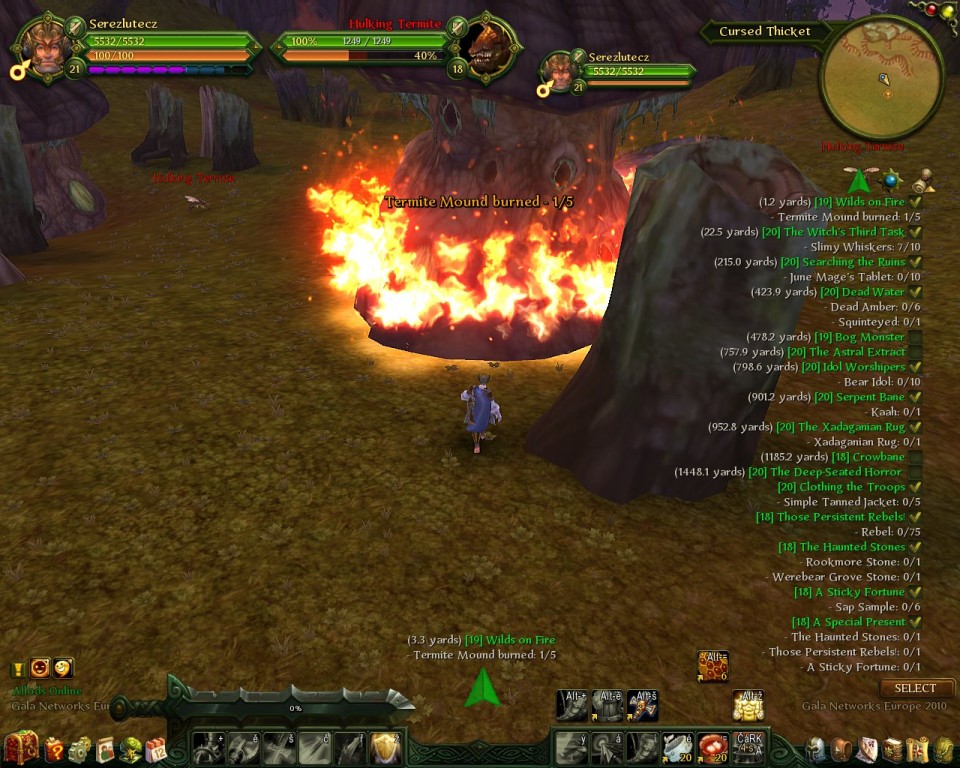Open the gears settings icon

[79, 749]
